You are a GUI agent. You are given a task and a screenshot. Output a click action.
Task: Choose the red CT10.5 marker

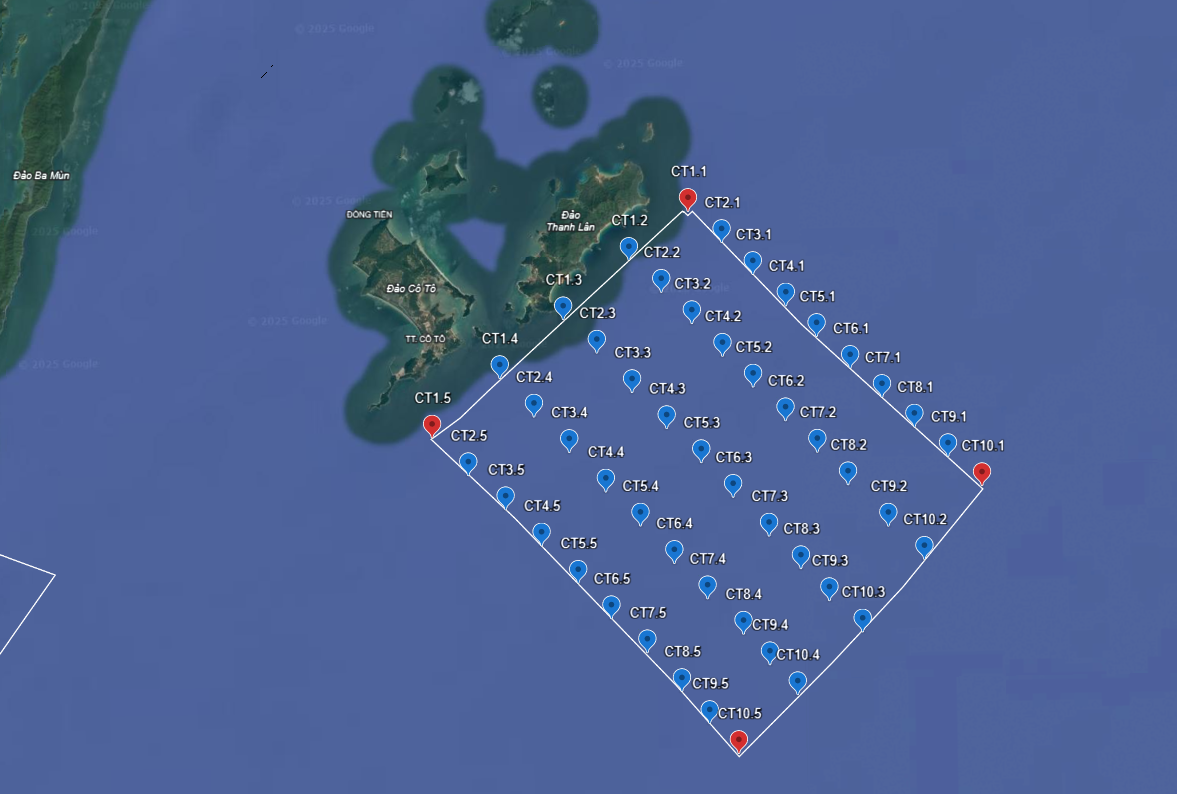pyautogui.click(x=739, y=740)
